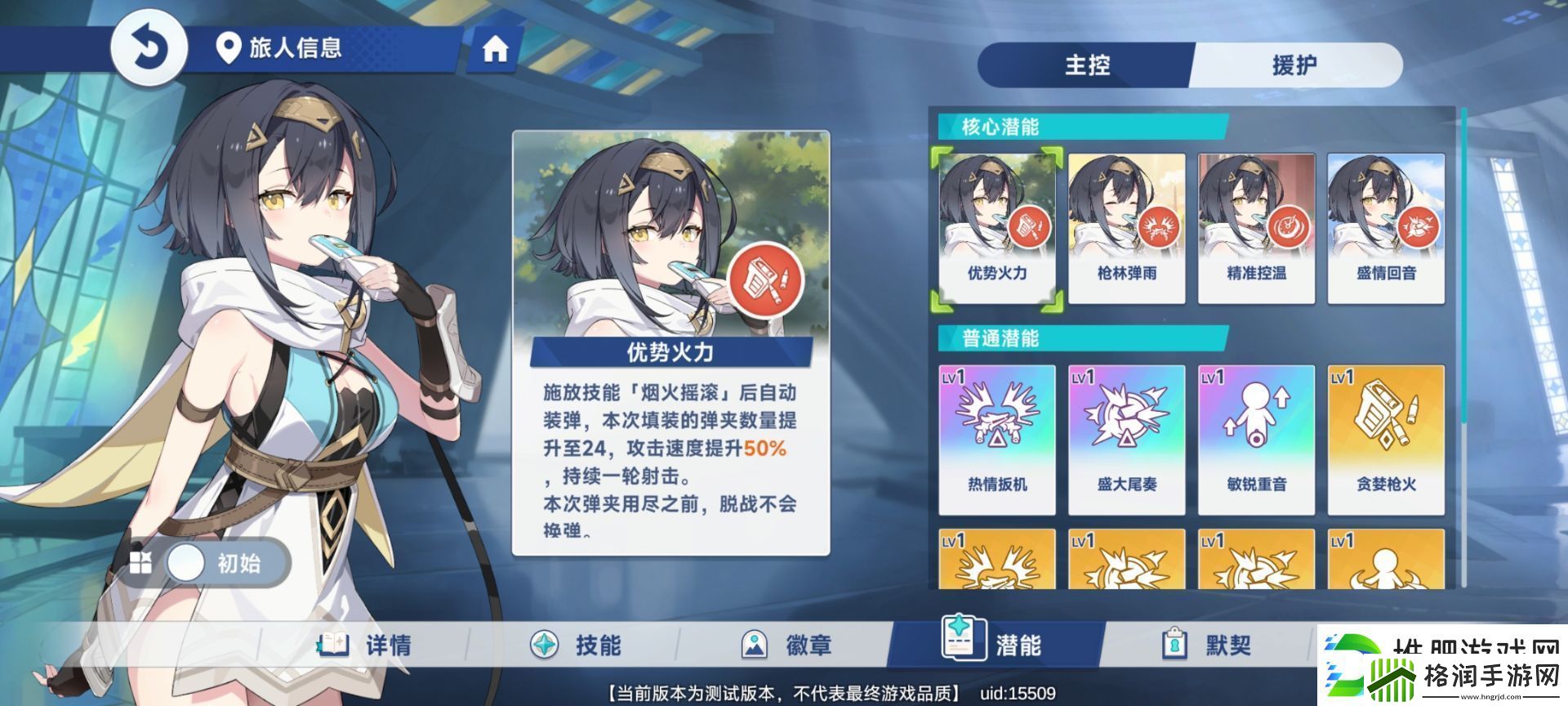The image size is (1568, 706).
Task: Select the 贪婪枪火 ammo icon
Action: pos(1384,436)
